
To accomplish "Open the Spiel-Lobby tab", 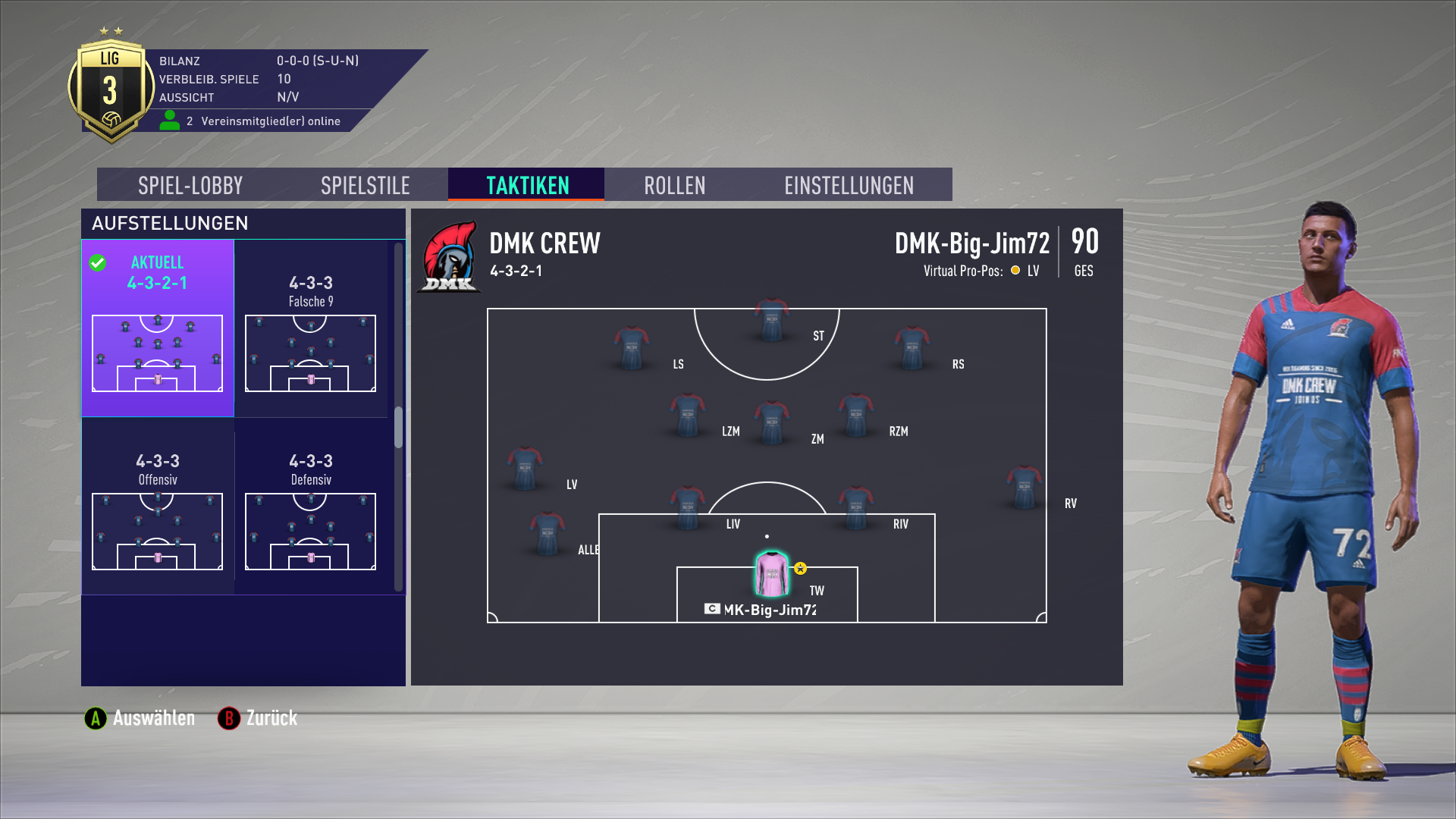I will [190, 185].
